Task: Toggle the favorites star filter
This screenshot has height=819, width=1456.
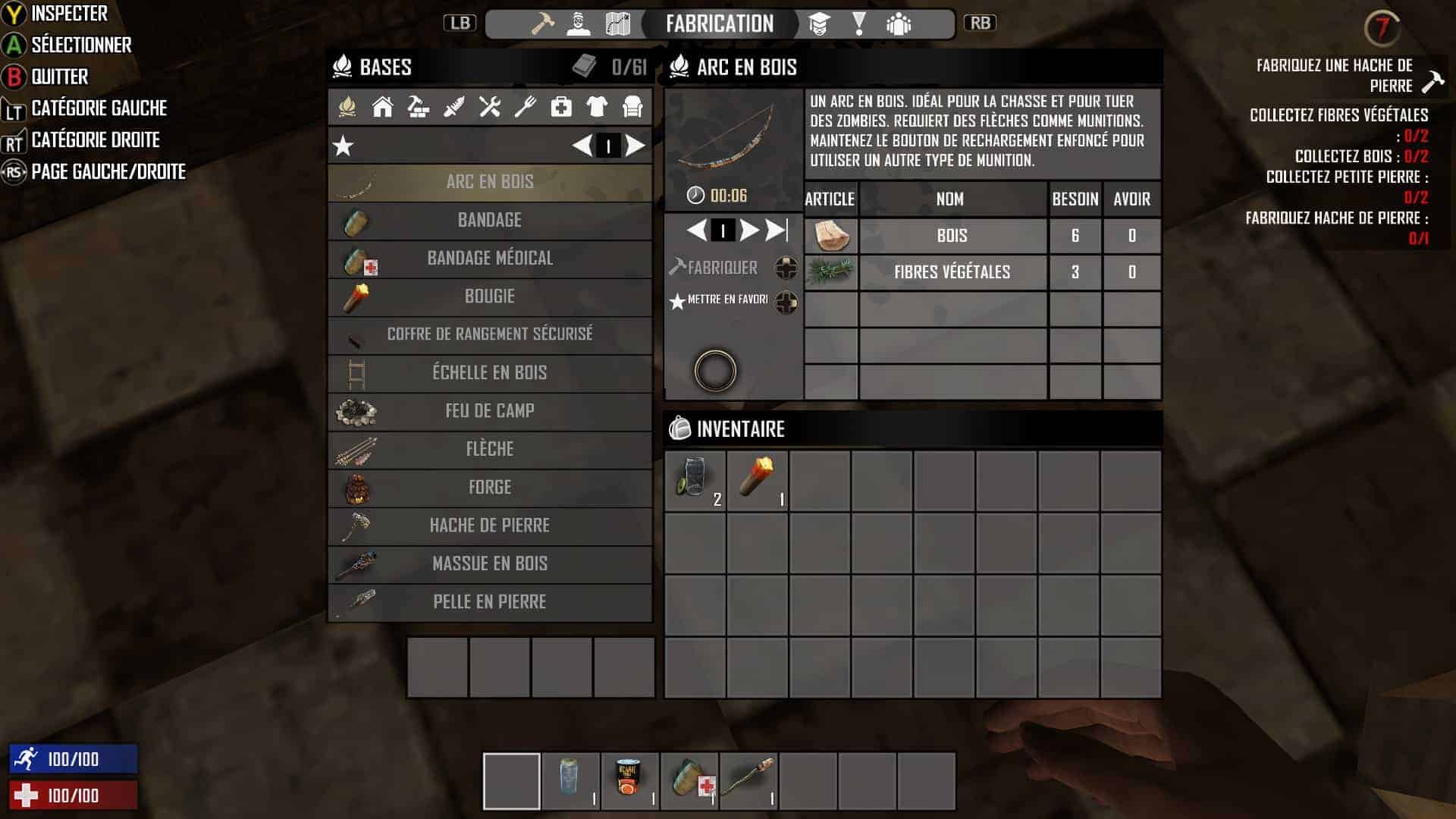Action: tap(344, 146)
